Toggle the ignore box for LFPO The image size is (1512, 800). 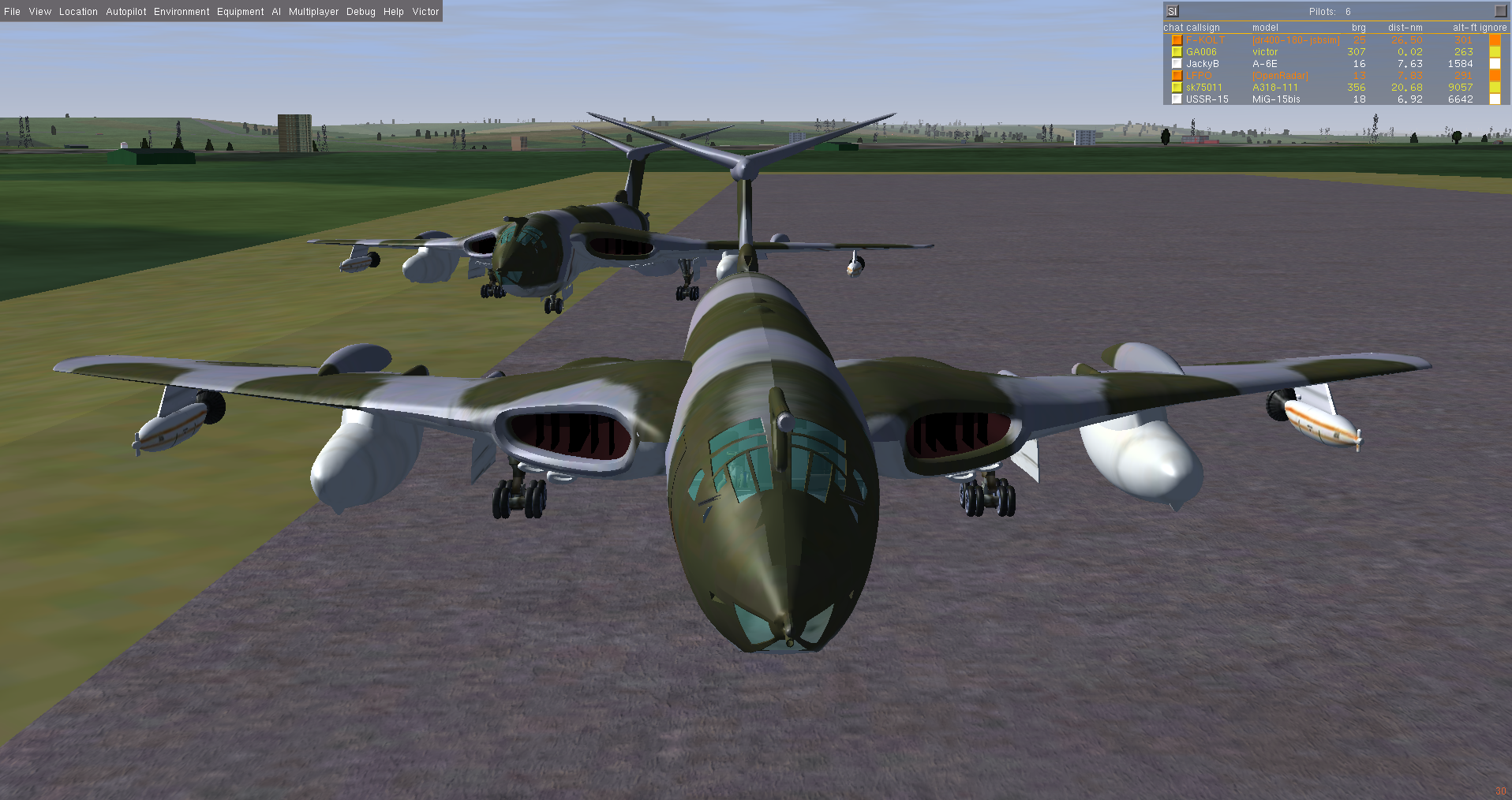click(1495, 76)
